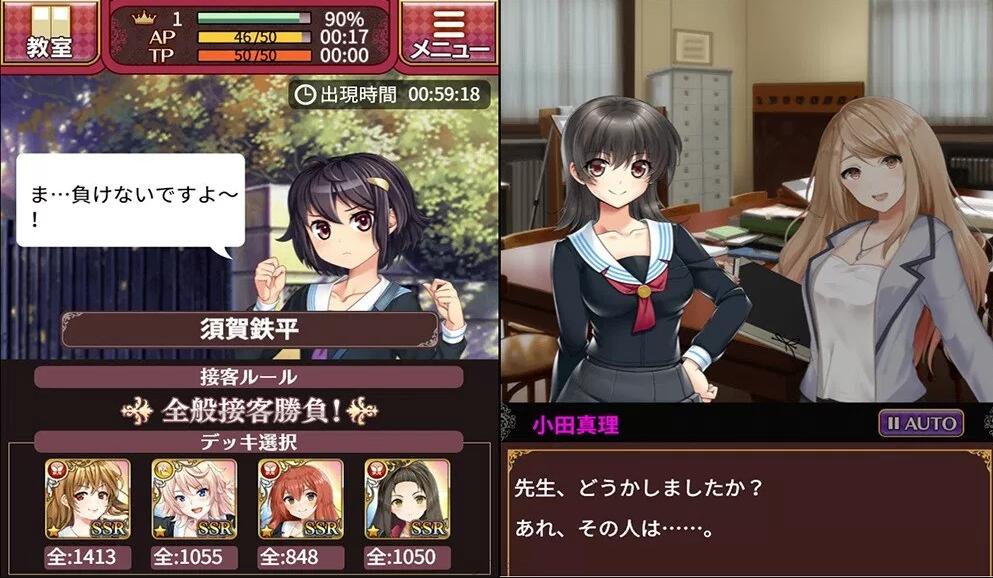
Task: Open the メニュー menu
Action: tap(448, 32)
